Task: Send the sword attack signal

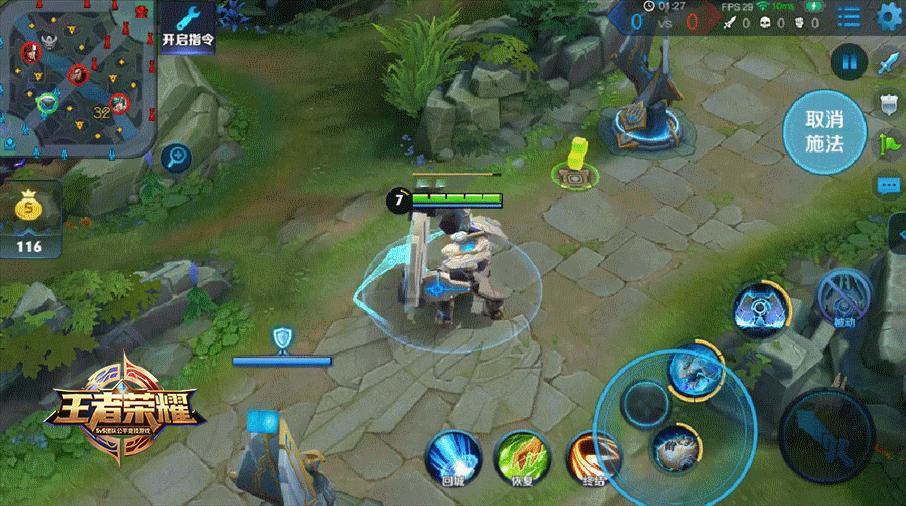Action: (888, 64)
